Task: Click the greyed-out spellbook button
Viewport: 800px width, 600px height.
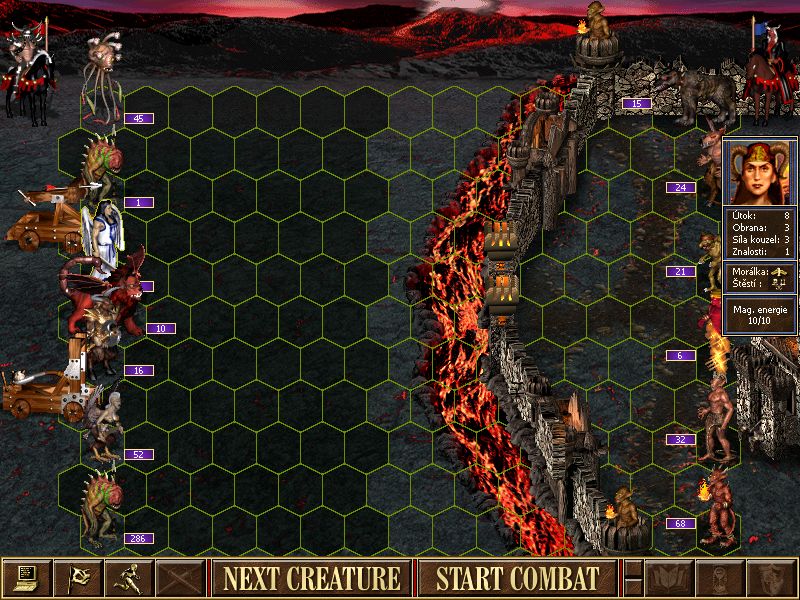Action: (x=669, y=577)
